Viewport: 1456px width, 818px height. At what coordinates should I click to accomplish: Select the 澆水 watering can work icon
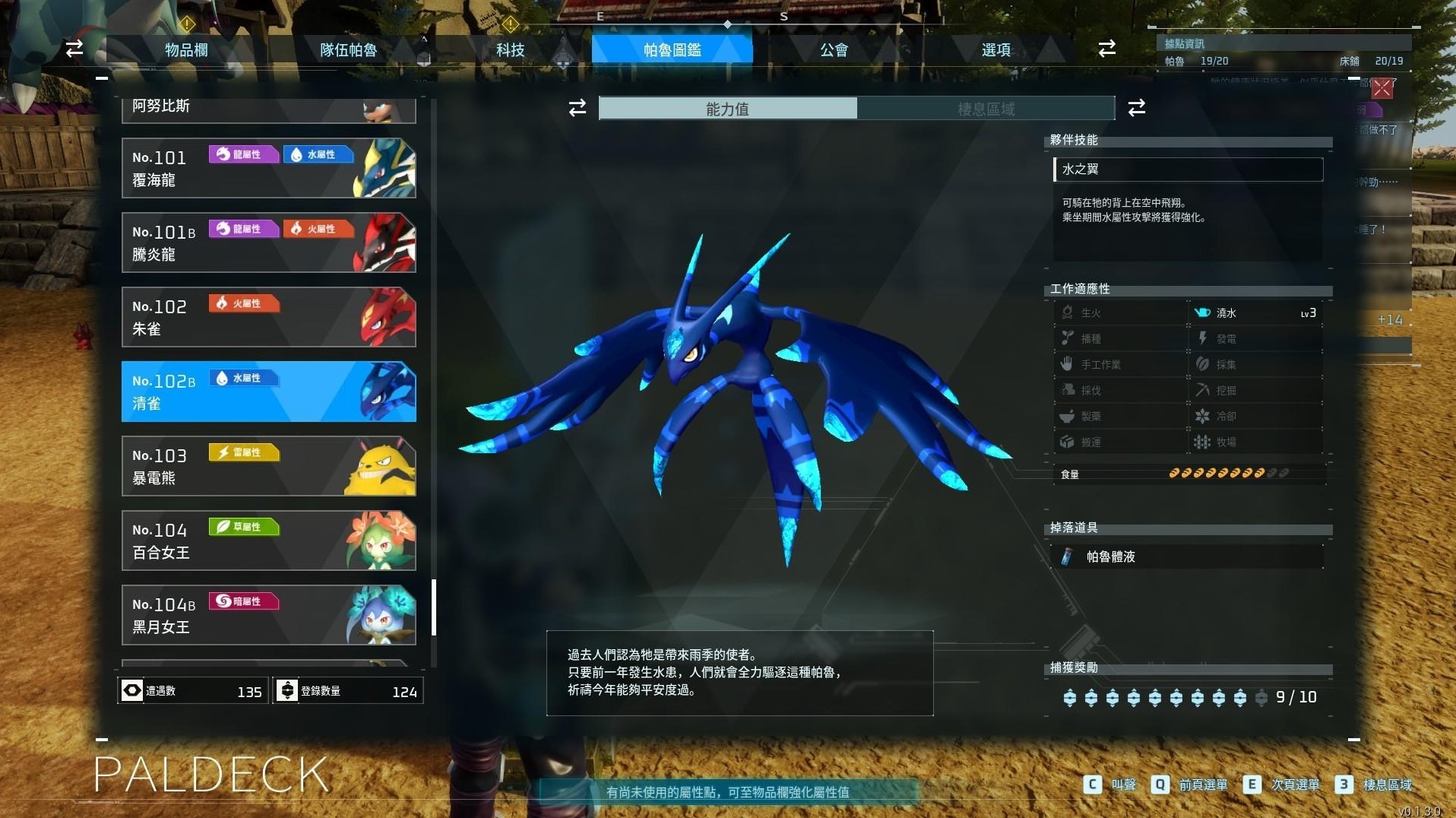(x=1204, y=312)
